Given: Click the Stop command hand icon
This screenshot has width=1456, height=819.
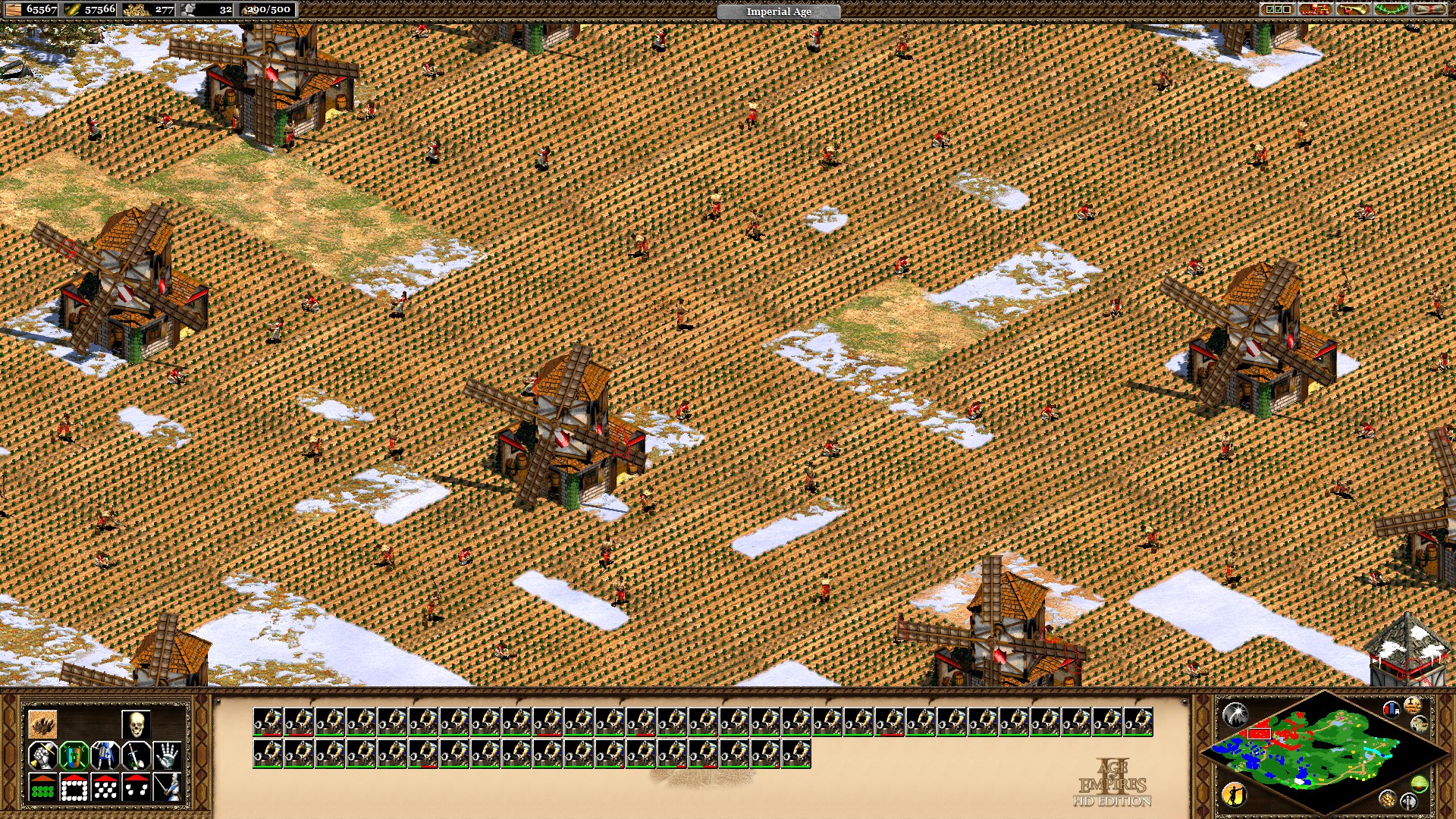Looking at the screenshot, I should [x=168, y=755].
